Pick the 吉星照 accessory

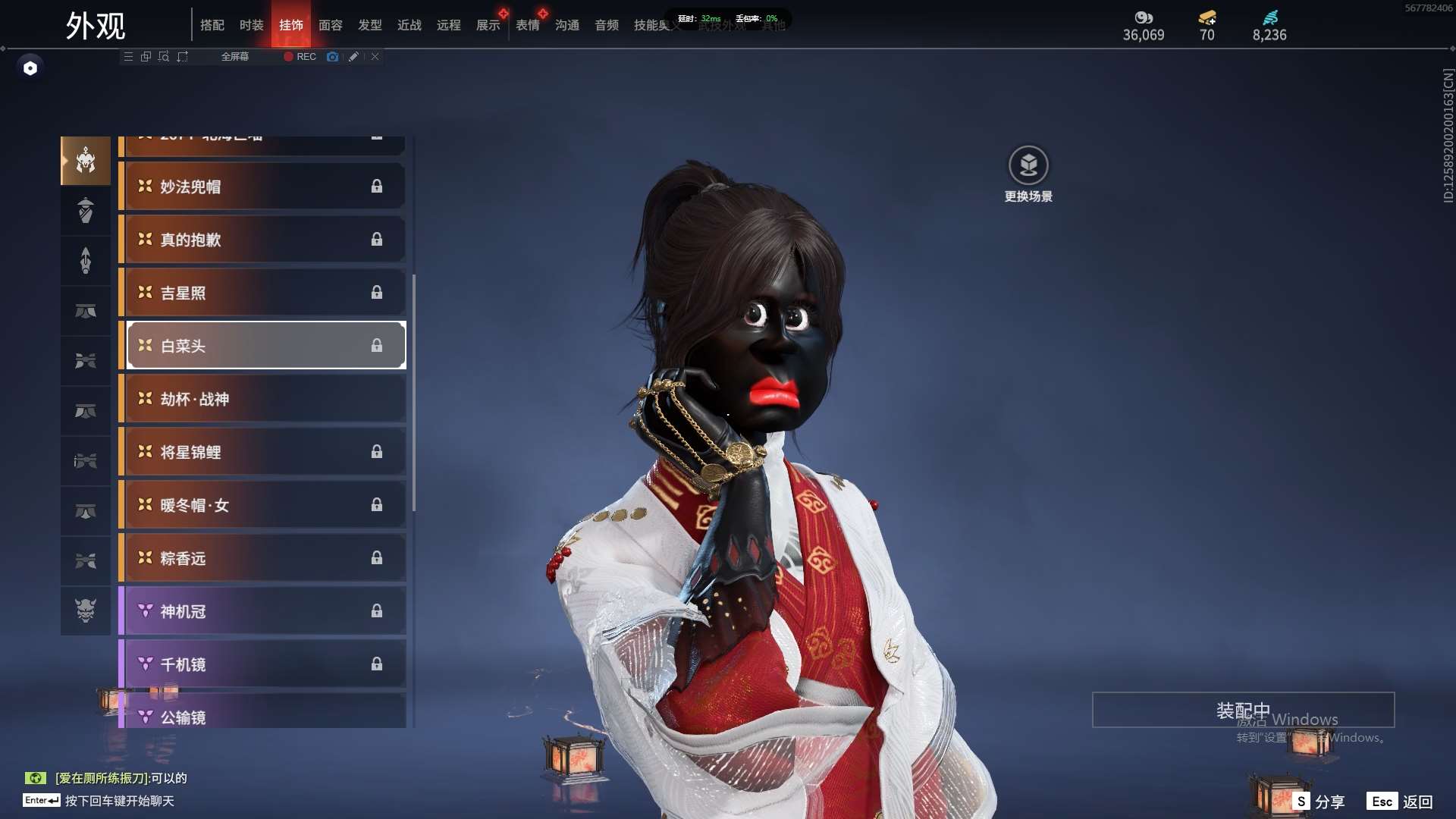(x=262, y=293)
